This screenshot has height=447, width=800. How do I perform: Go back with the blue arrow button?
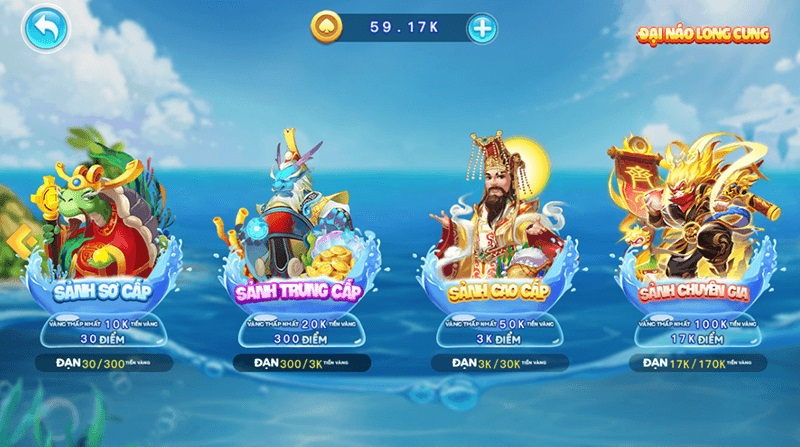coord(43,28)
